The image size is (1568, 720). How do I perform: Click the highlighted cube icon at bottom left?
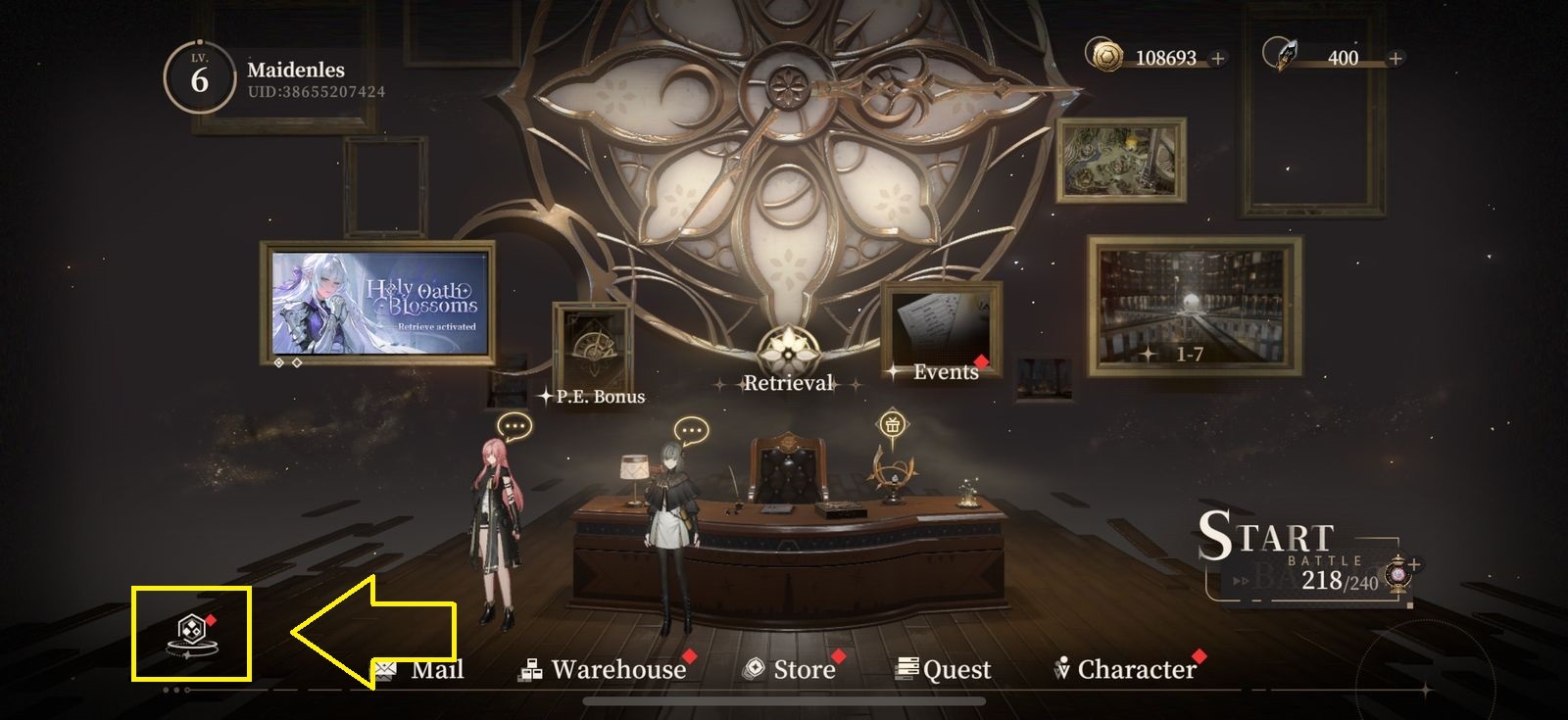[192, 634]
